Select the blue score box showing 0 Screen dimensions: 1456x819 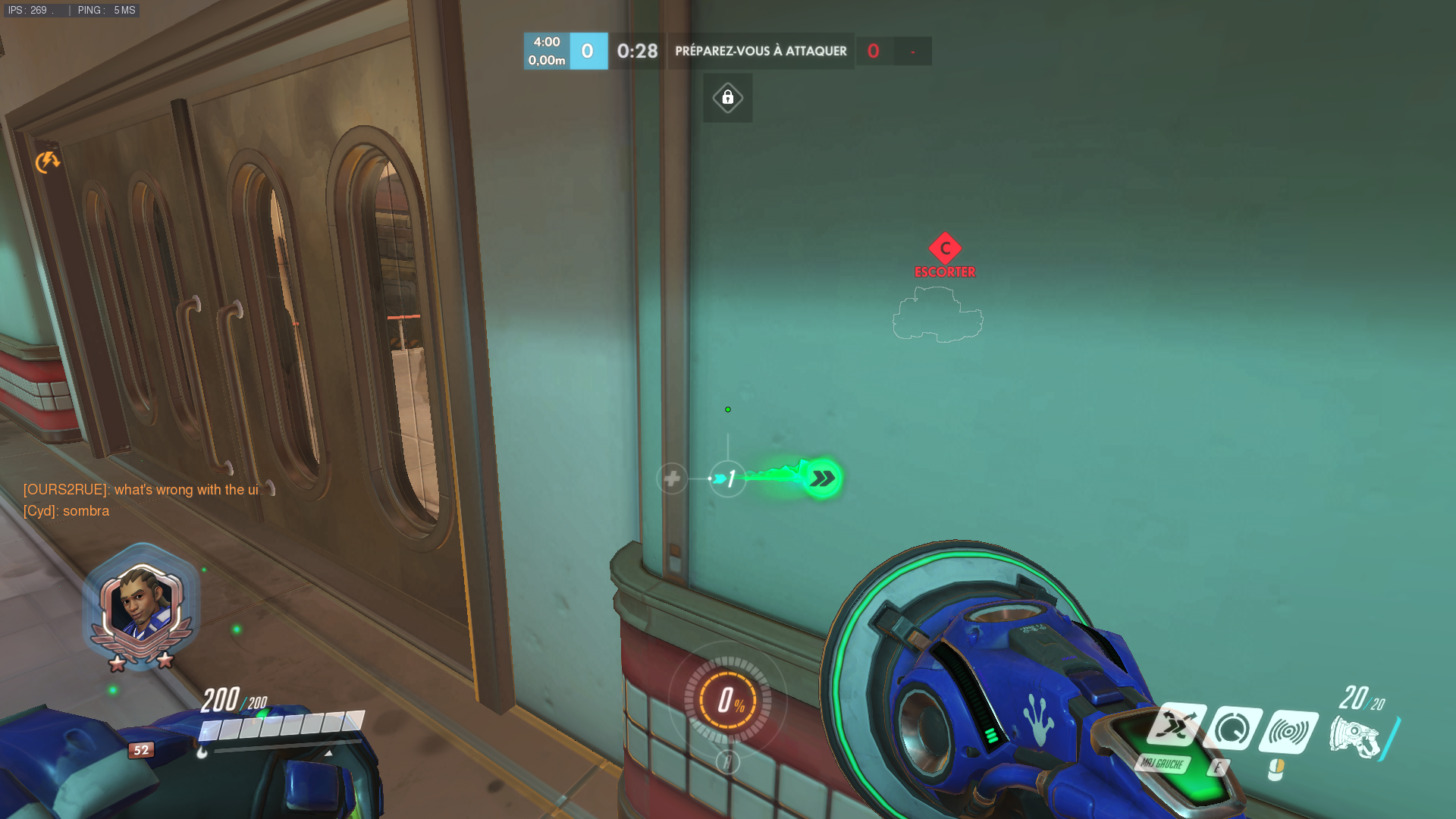pyautogui.click(x=589, y=51)
